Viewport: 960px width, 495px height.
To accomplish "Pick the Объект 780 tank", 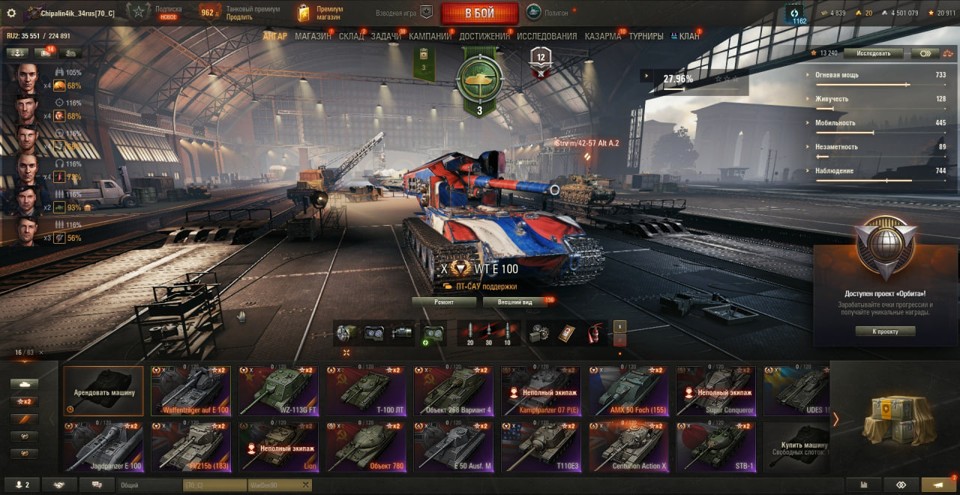I will pyautogui.click(x=364, y=446).
